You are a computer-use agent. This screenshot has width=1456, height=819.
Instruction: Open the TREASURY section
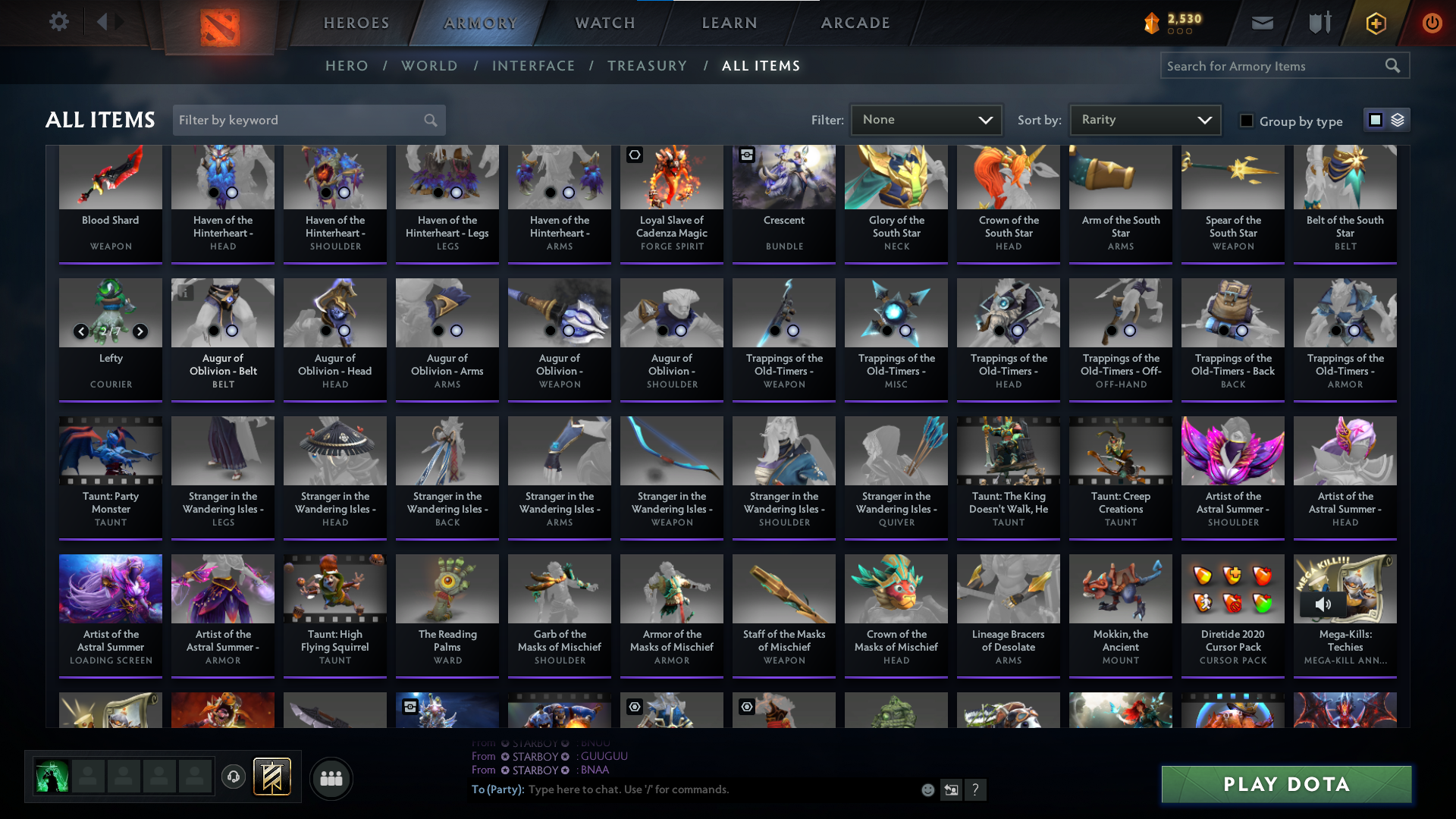[x=647, y=65]
